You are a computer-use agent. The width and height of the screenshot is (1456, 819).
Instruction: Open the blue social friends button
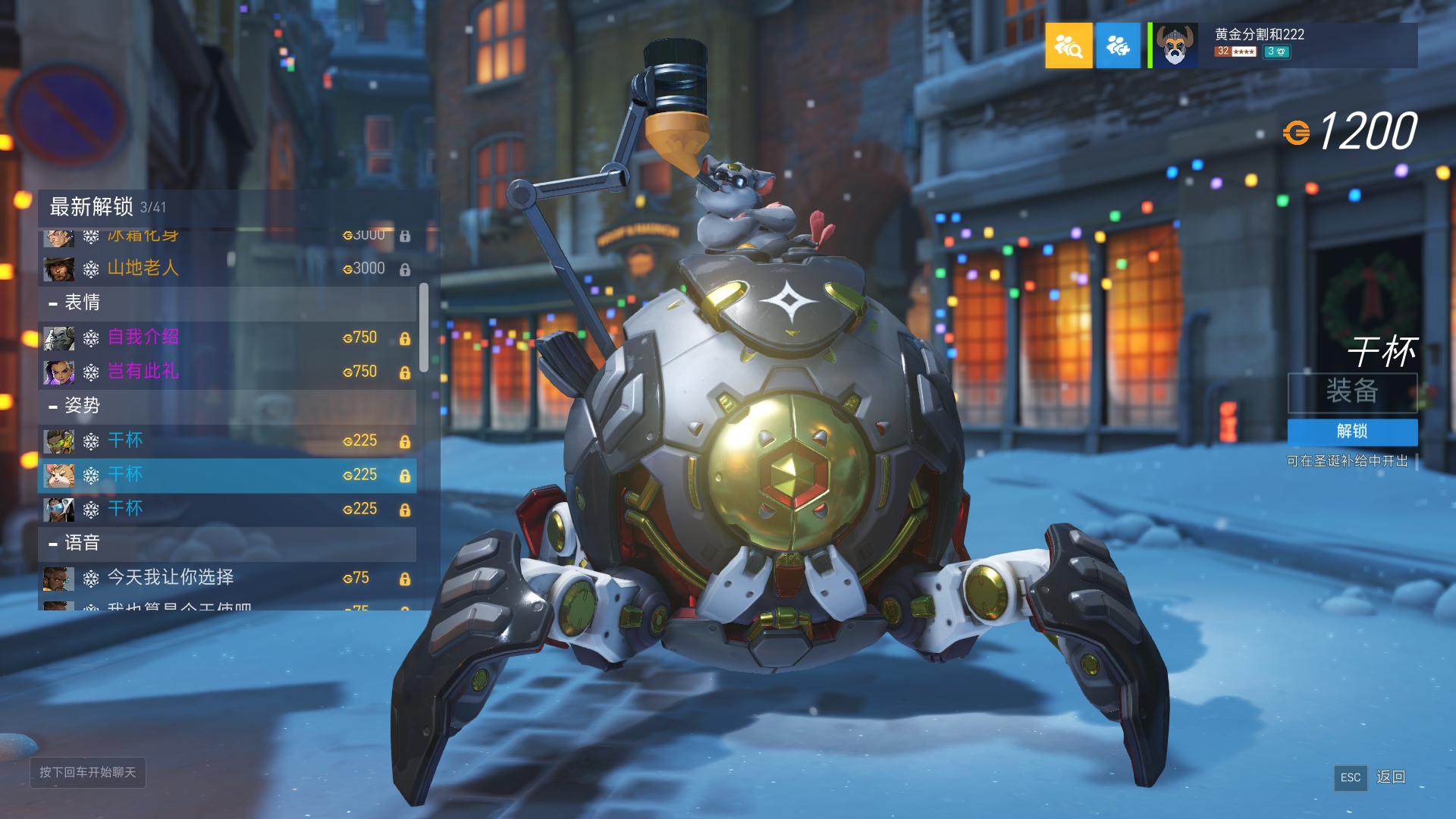click(x=1118, y=45)
